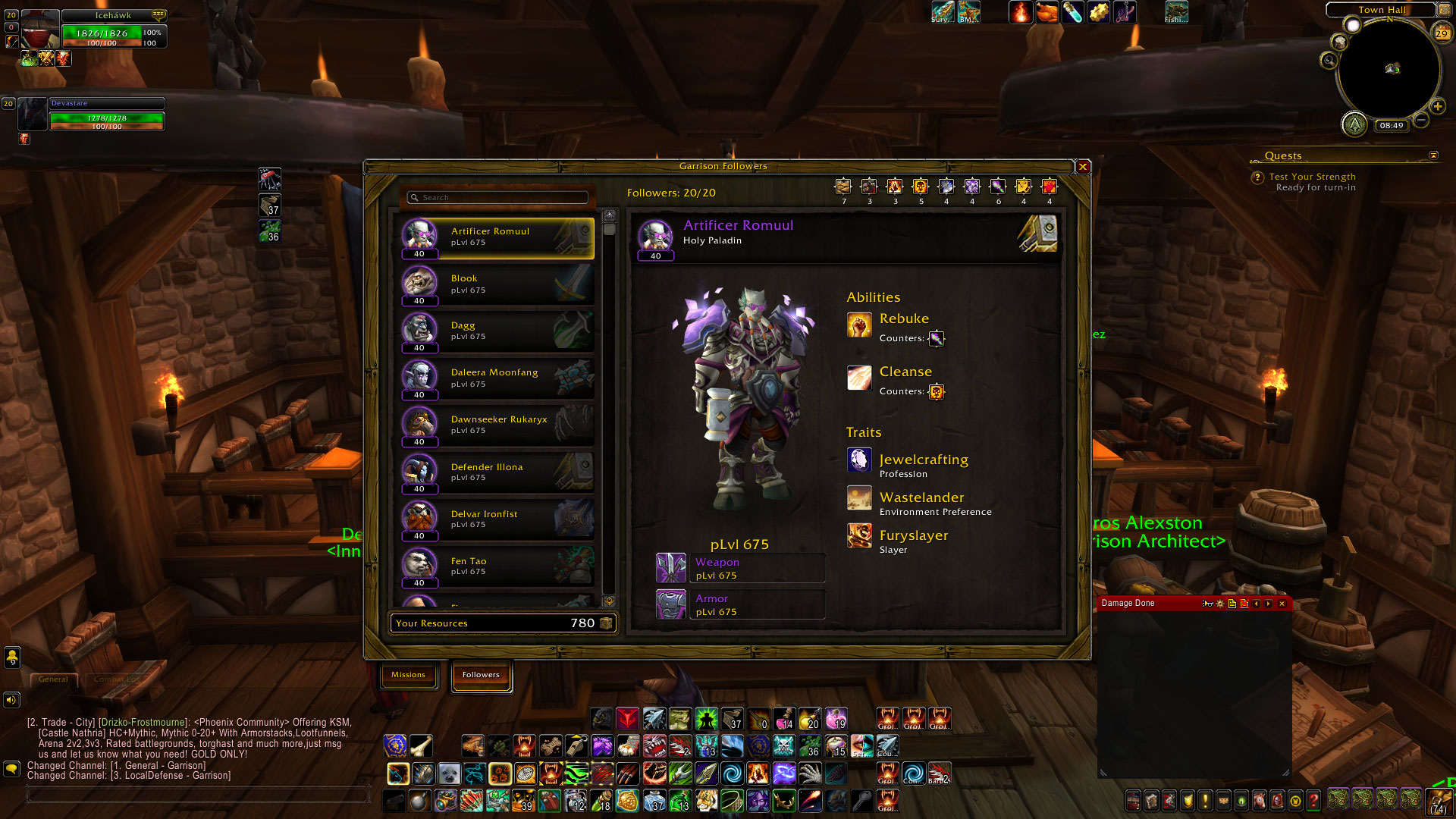Pick Defender Illona from followers
The image size is (1456, 819).
(497, 472)
